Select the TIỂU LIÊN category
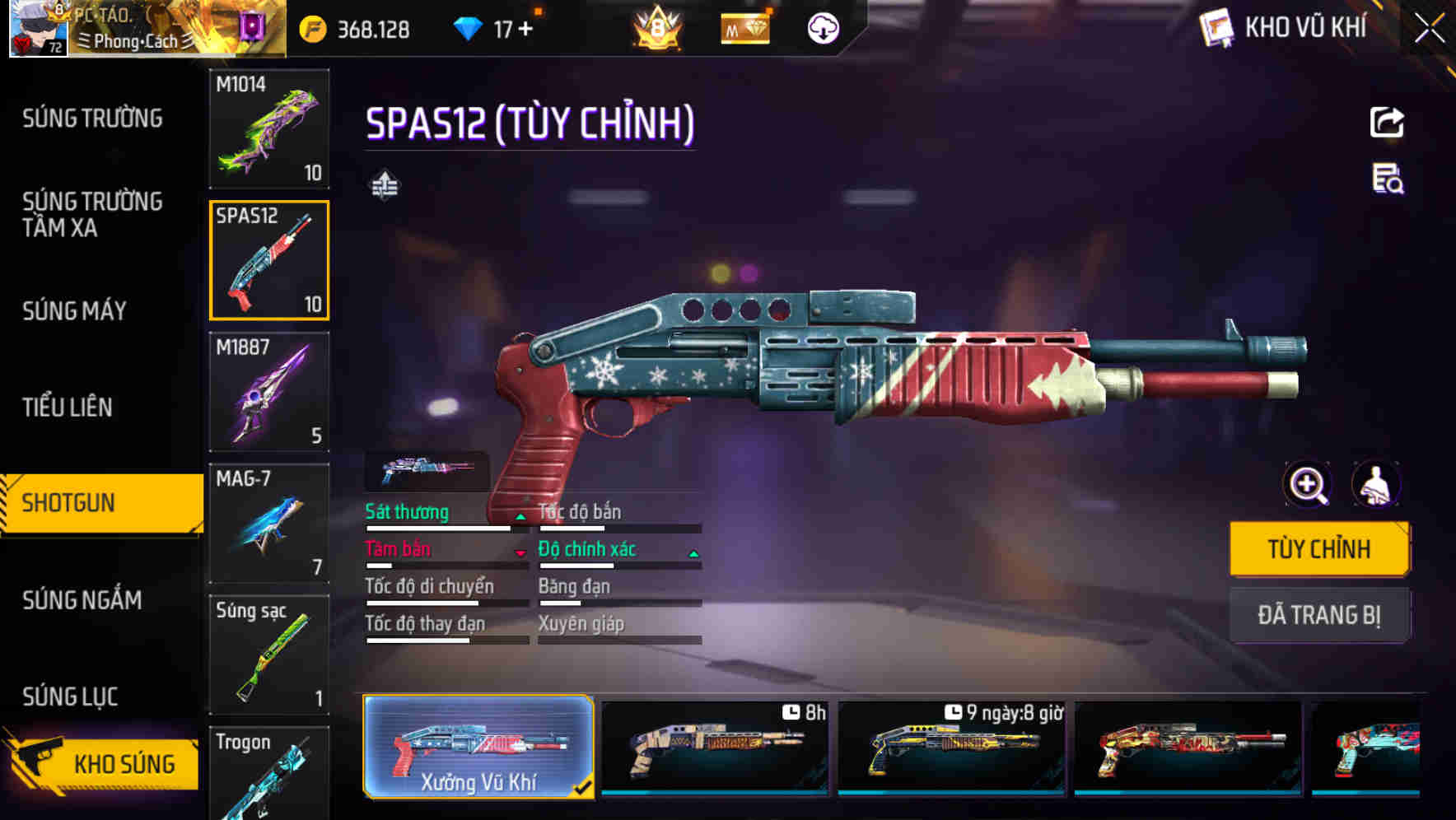 67,408
